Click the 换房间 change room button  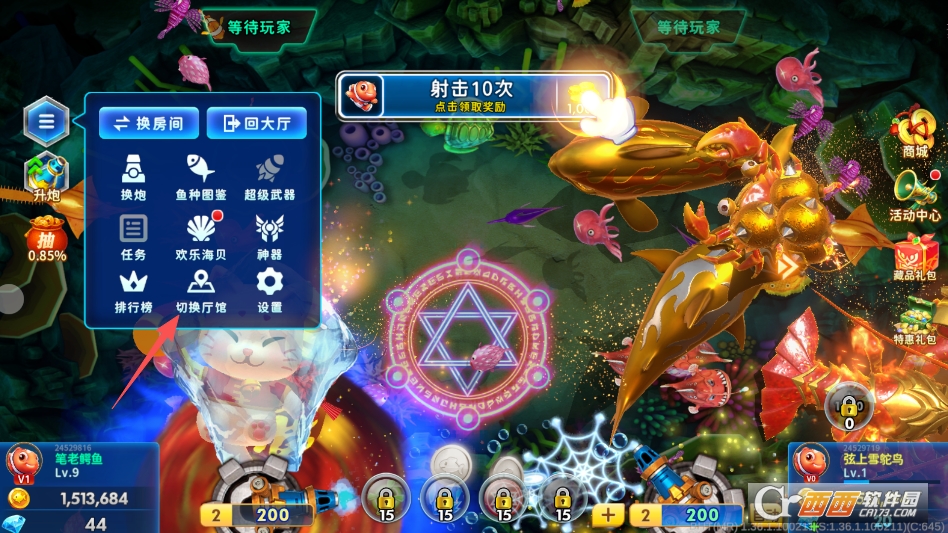pos(148,123)
